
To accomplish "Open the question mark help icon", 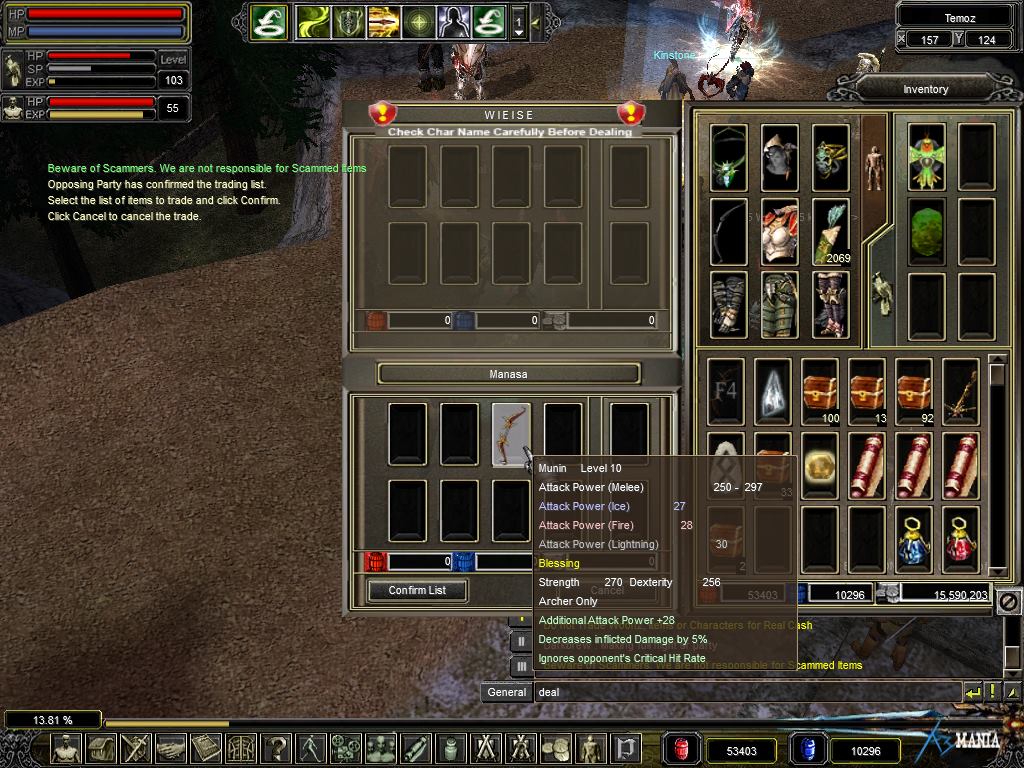I will click(276, 748).
